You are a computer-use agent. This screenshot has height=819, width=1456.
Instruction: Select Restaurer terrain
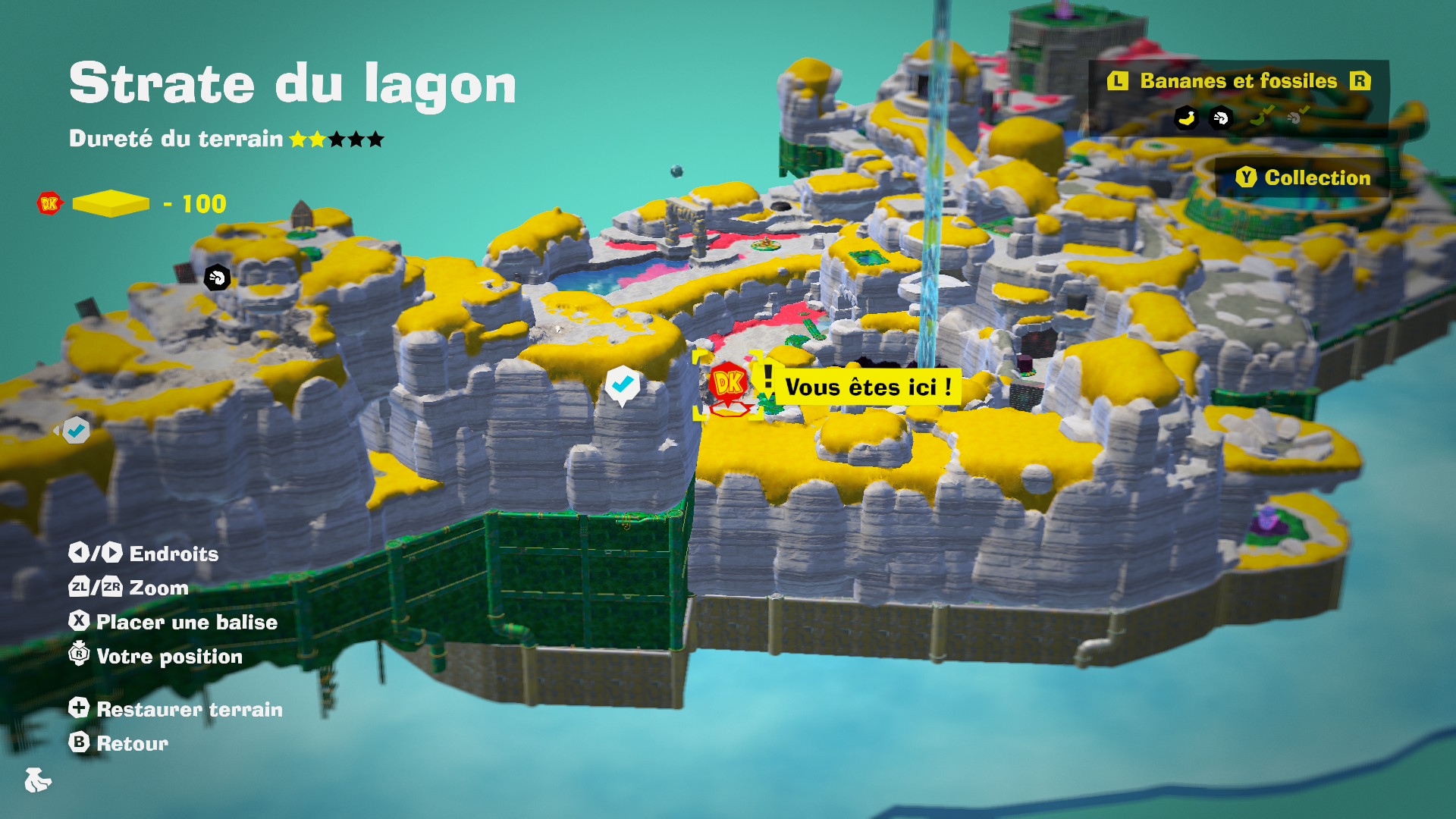point(176,709)
